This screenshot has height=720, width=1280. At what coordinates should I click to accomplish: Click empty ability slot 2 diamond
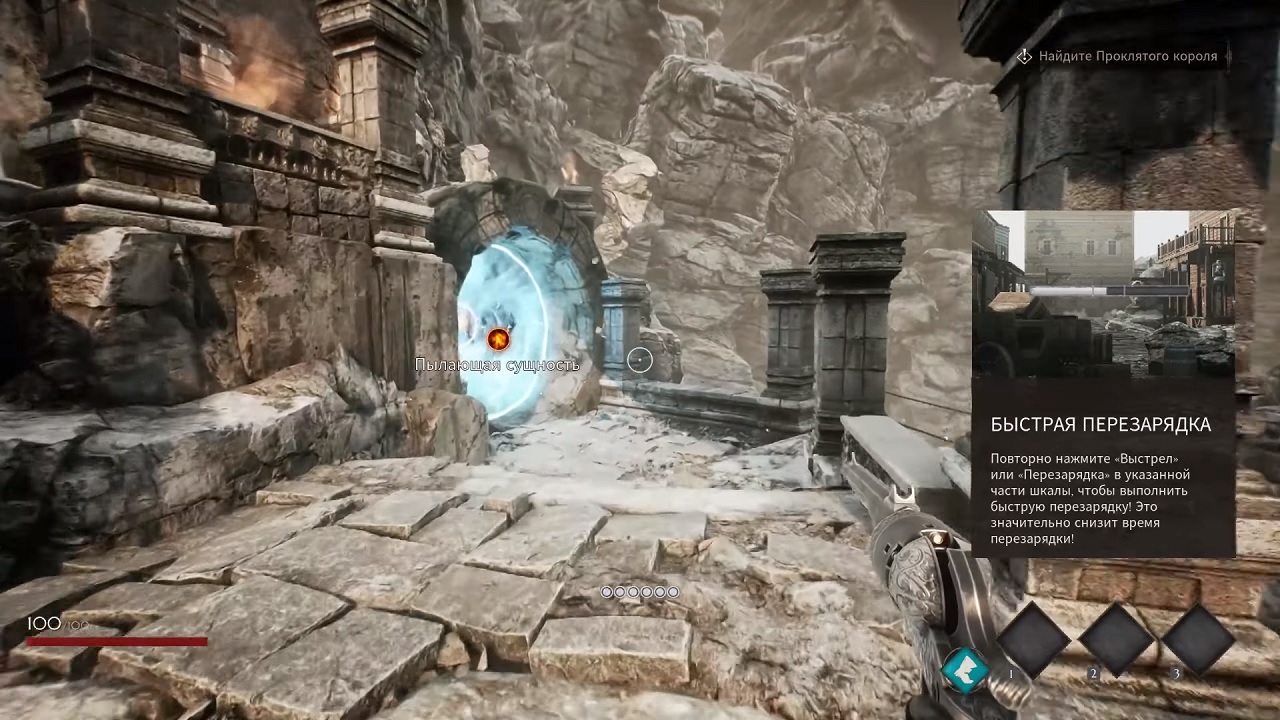click(1118, 640)
